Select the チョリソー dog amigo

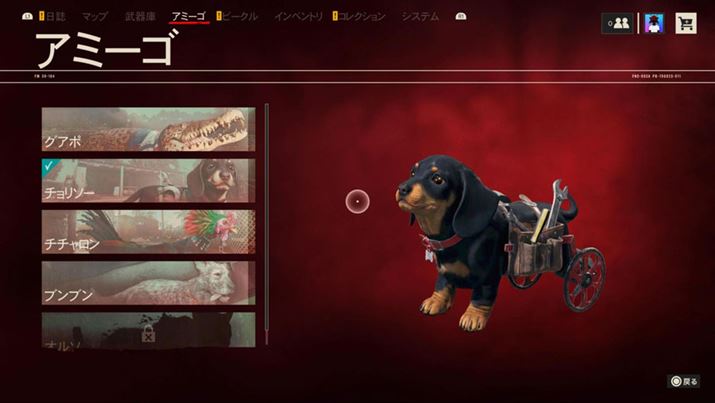(148, 180)
